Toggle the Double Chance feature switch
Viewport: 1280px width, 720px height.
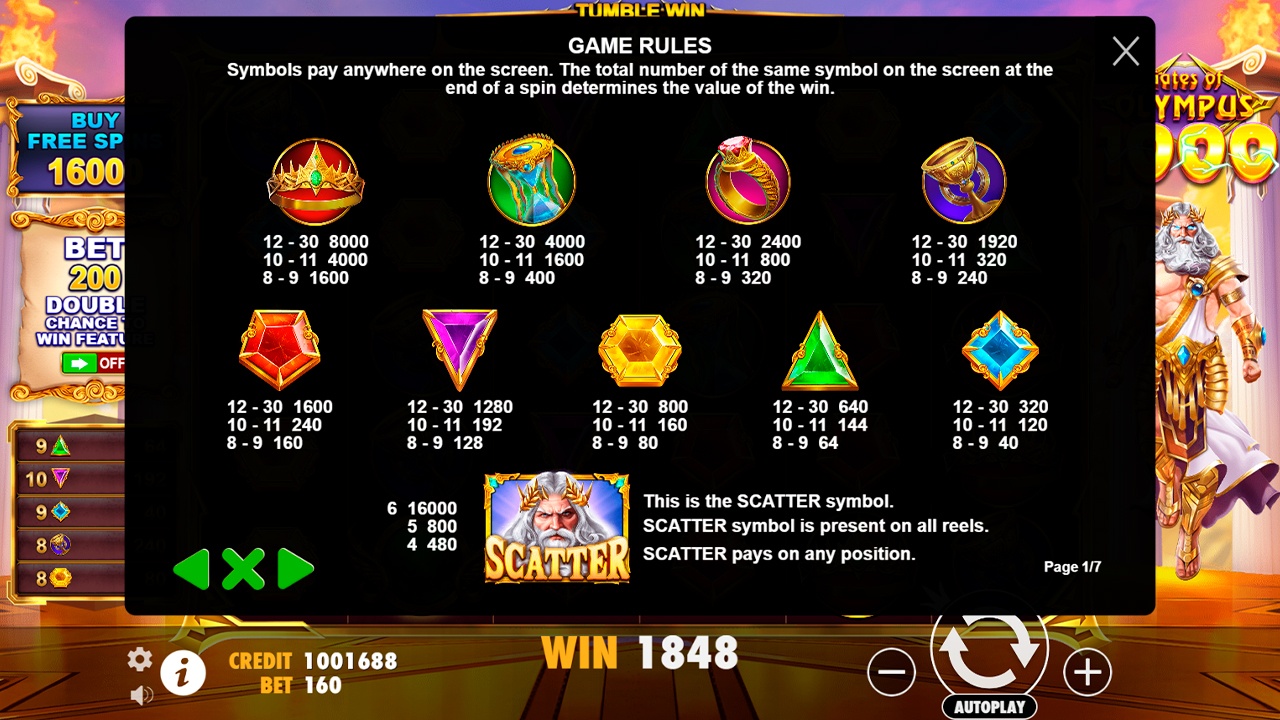click(92, 363)
